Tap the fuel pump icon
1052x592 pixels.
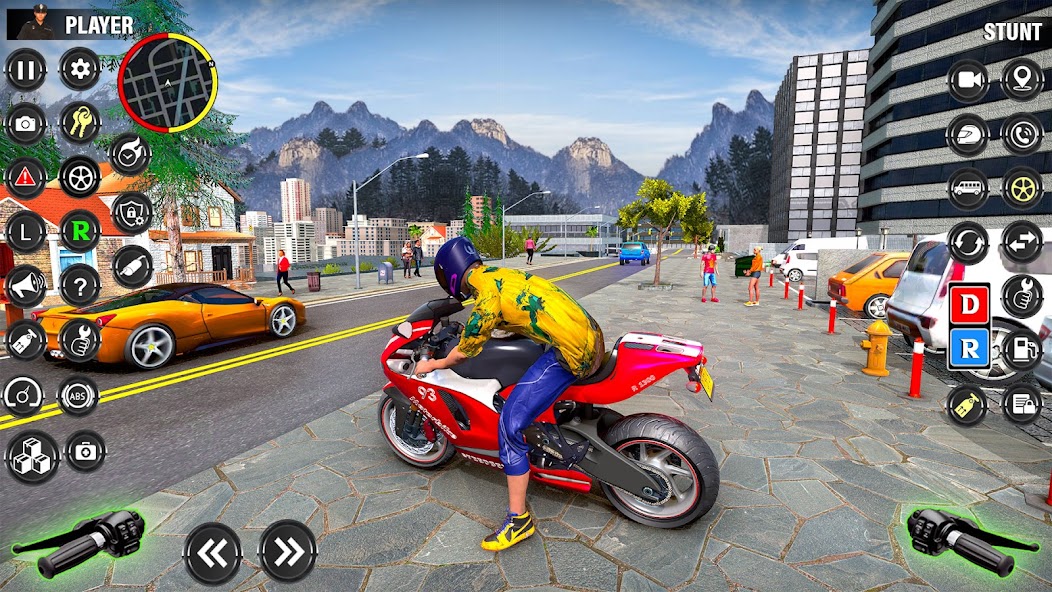click(1022, 349)
